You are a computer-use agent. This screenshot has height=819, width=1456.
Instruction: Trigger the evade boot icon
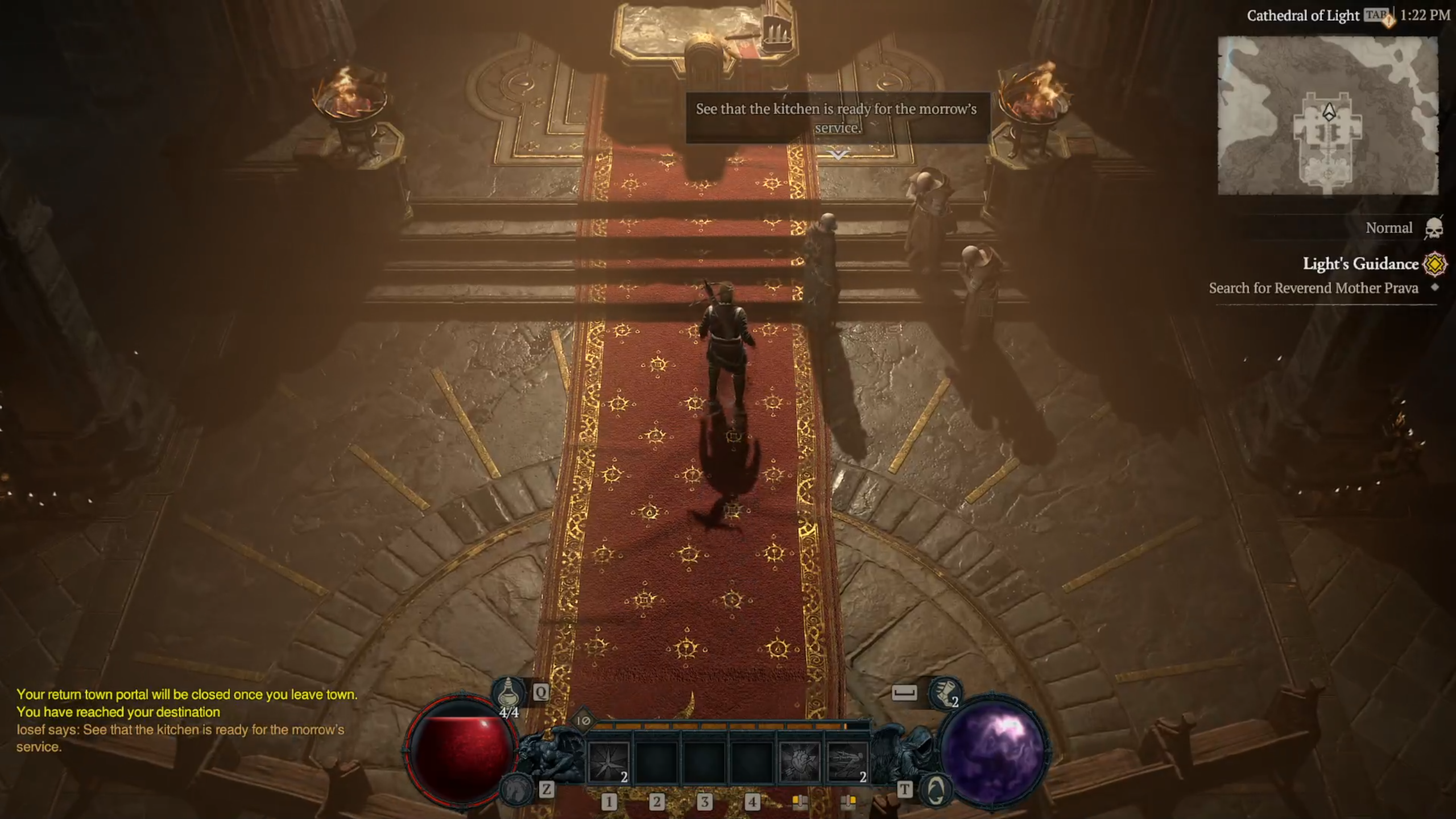(x=945, y=694)
